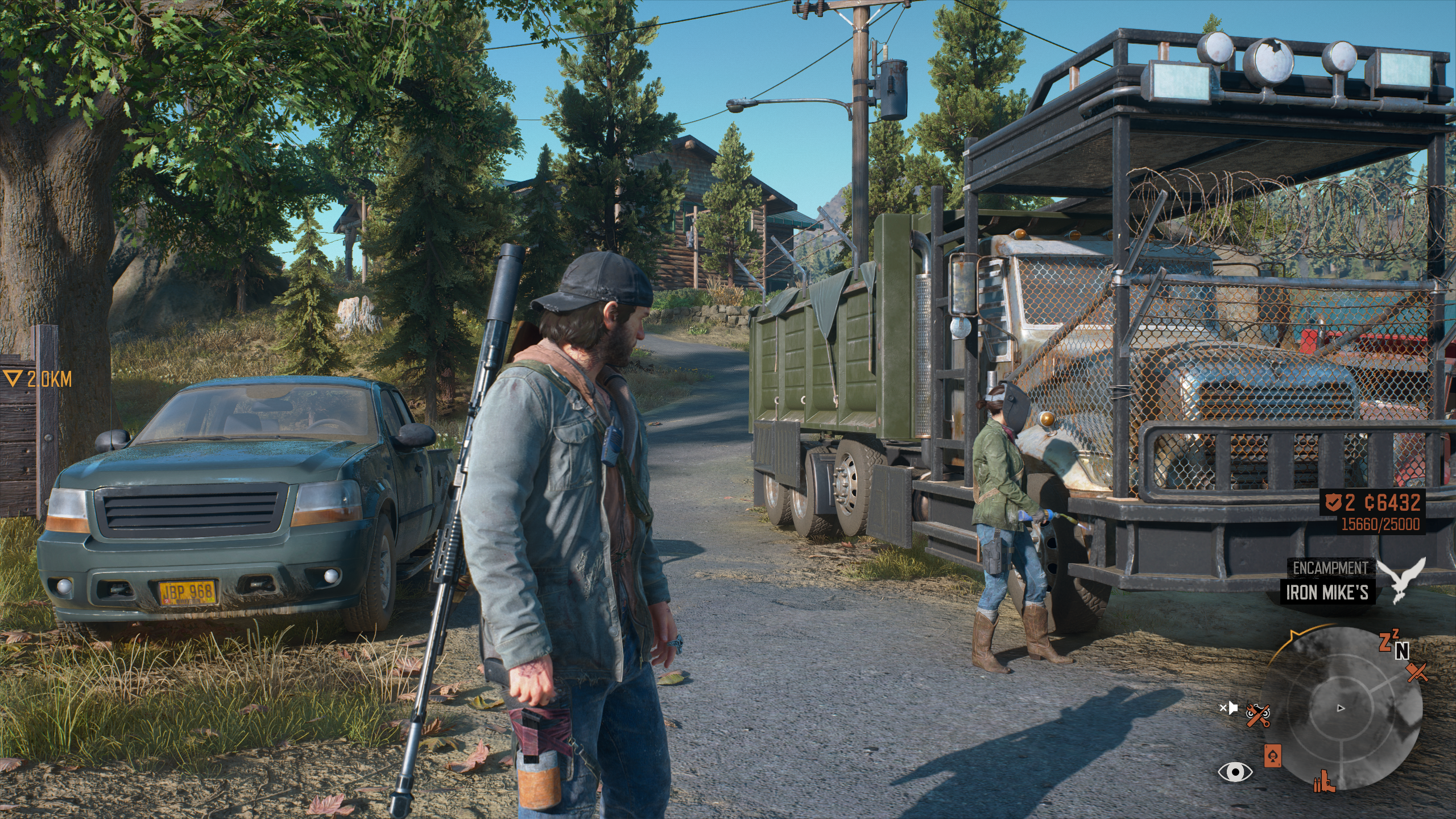Click the white eye visibility indicator
1456x819 pixels.
pyautogui.click(x=1235, y=772)
